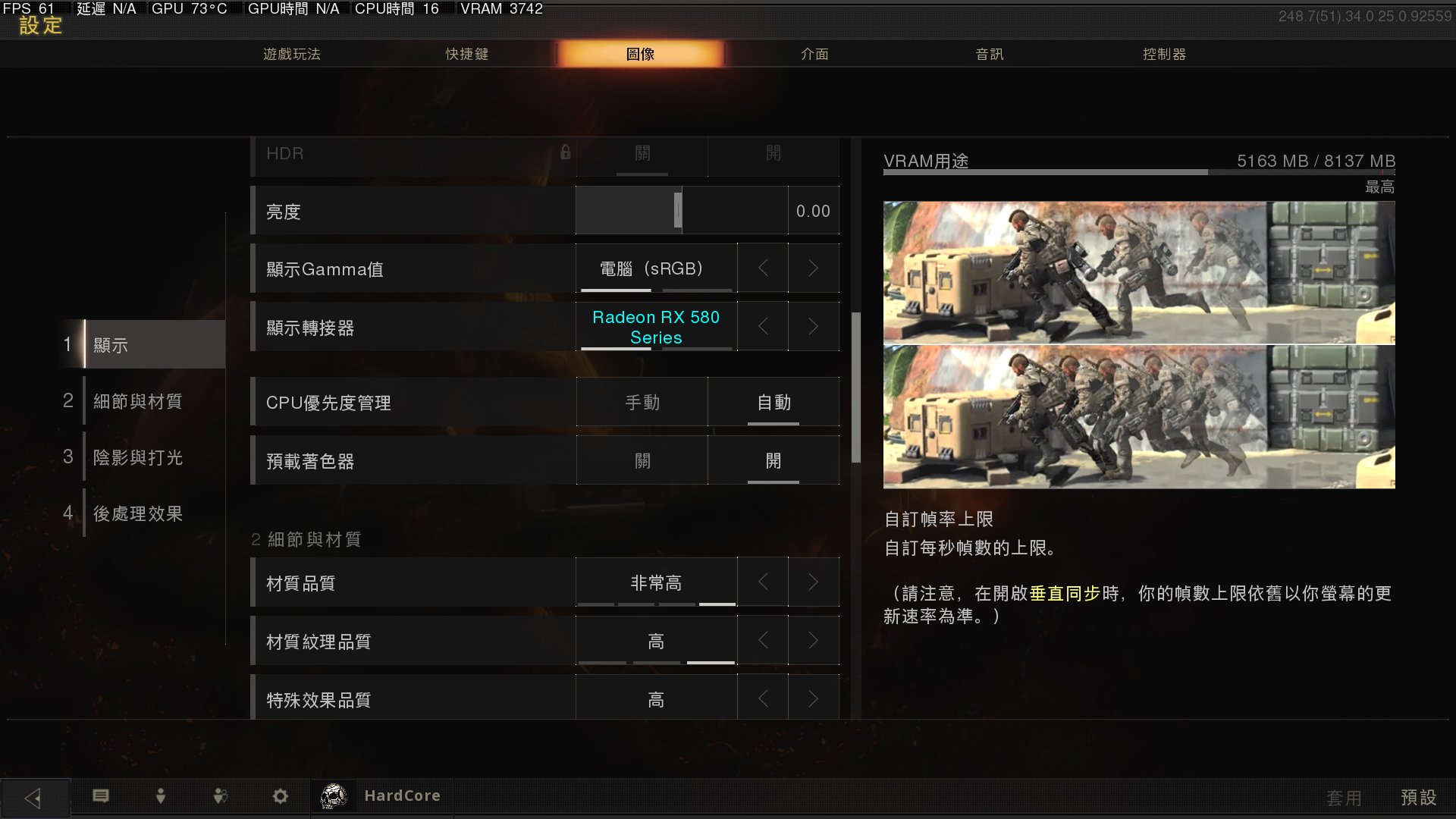Select 陰影與打光 in the left sidebar
The width and height of the screenshot is (1456, 819).
tap(137, 457)
